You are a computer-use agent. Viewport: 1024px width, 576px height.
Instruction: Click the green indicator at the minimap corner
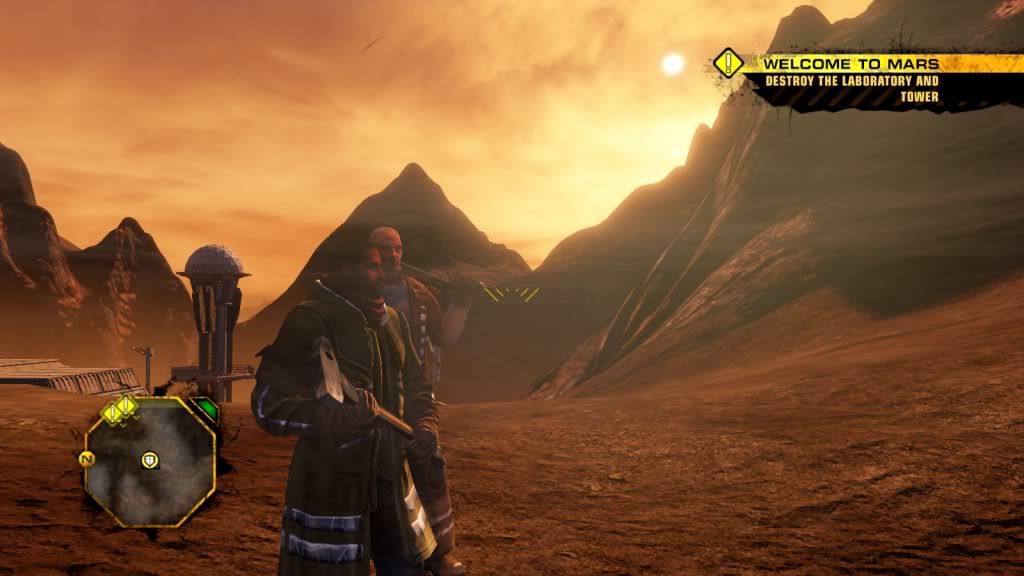click(204, 410)
